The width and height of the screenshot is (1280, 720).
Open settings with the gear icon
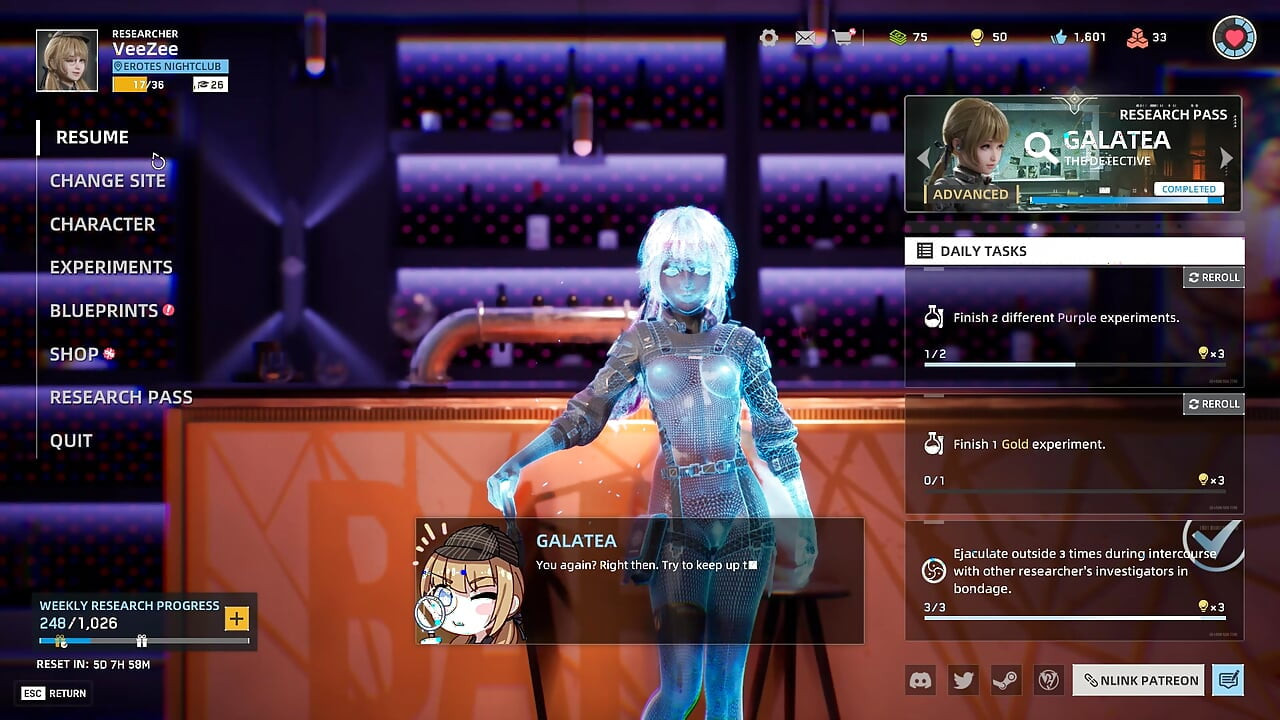tap(769, 37)
